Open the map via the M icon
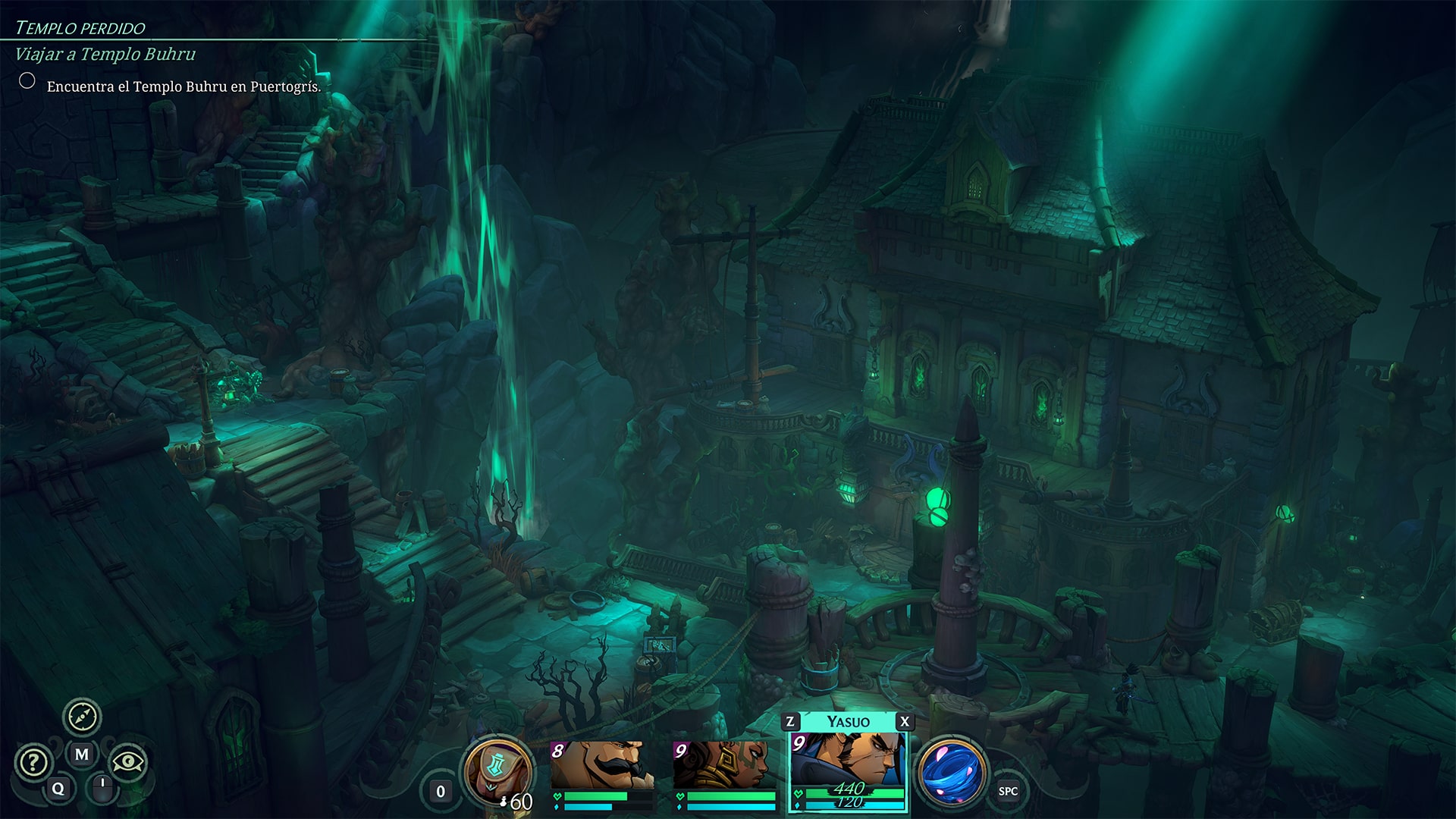 (81, 754)
